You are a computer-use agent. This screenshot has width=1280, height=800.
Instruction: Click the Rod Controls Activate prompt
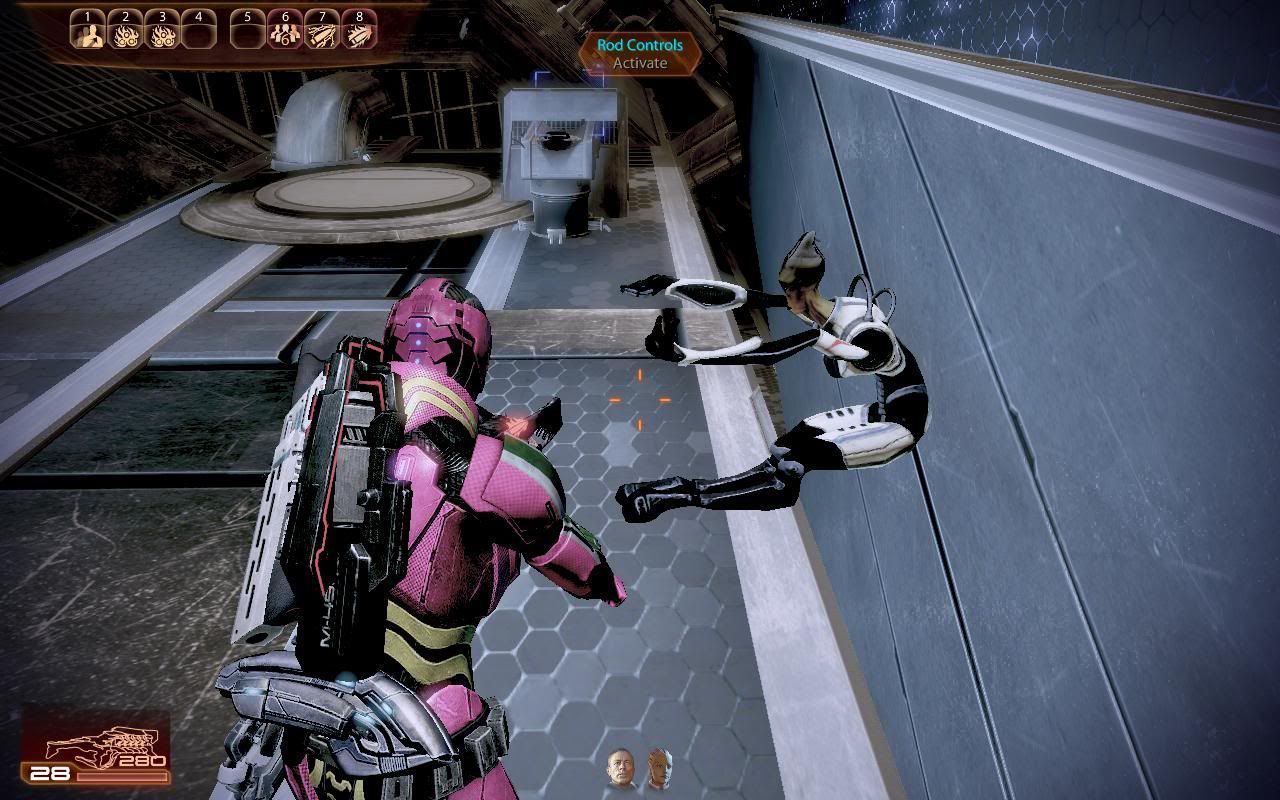click(x=640, y=54)
